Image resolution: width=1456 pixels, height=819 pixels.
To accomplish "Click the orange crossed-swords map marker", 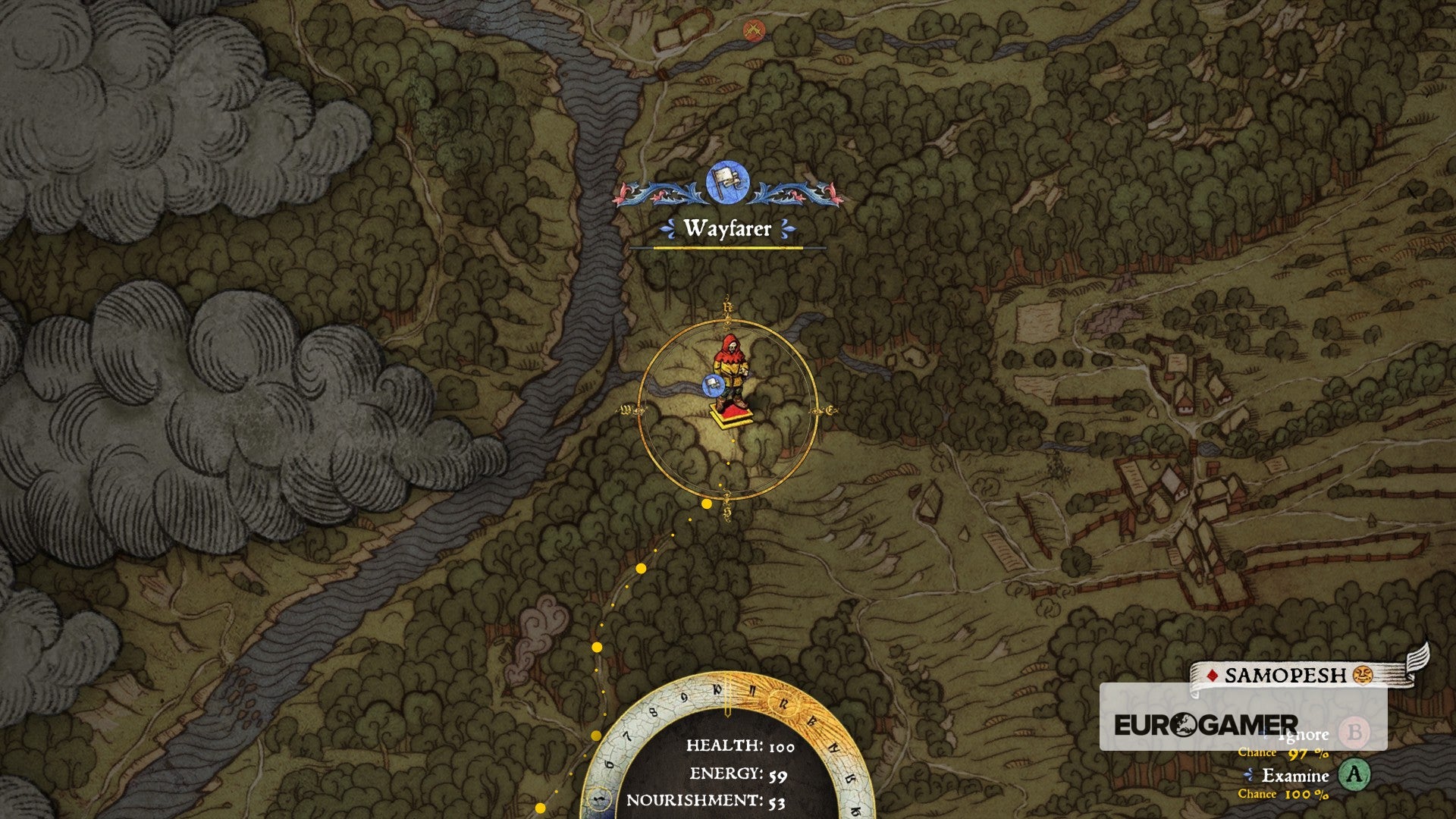I will 753,30.
